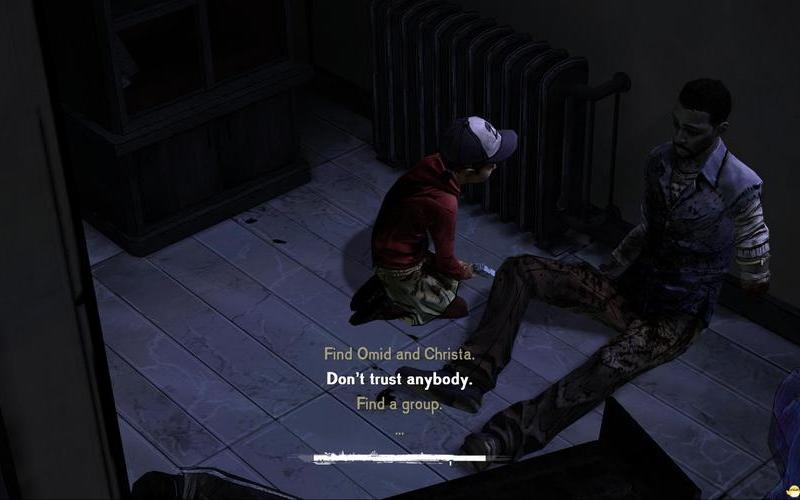Choose "Find Omid and Christa." reply

398,354
